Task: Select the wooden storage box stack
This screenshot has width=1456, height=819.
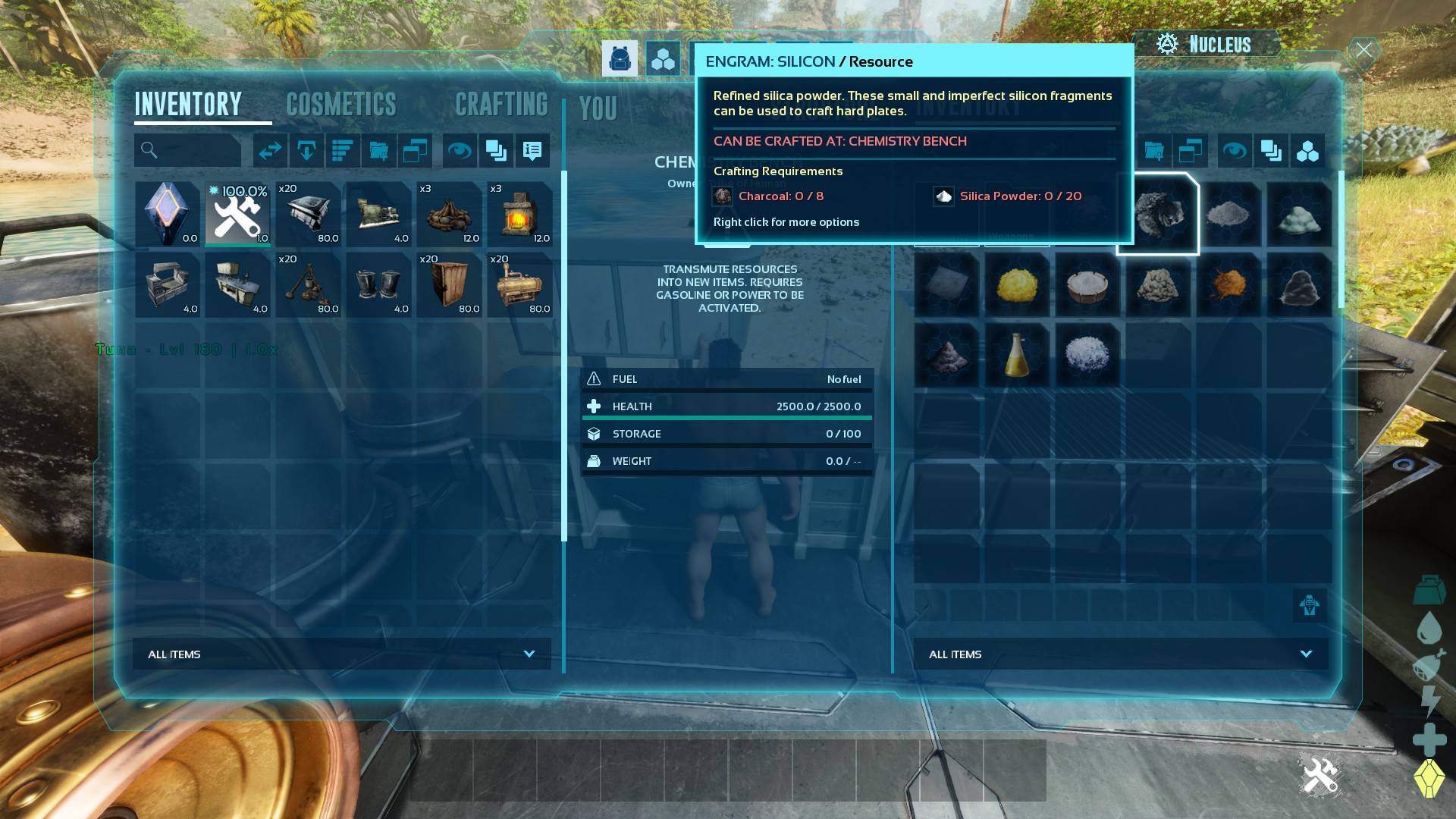Action: click(449, 284)
